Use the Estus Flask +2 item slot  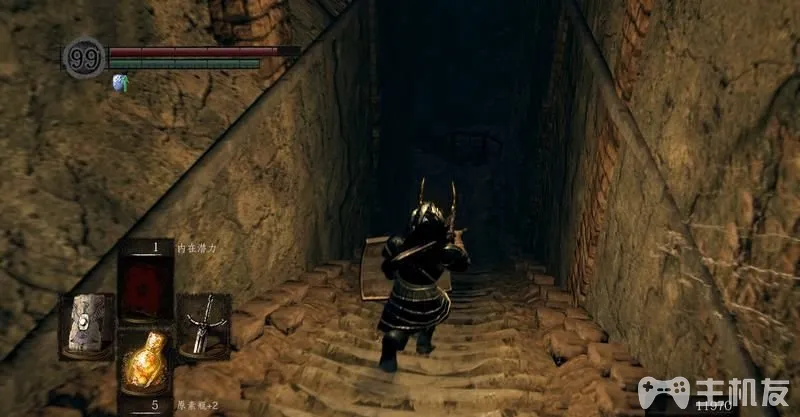pyautogui.click(x=144, y=363)
